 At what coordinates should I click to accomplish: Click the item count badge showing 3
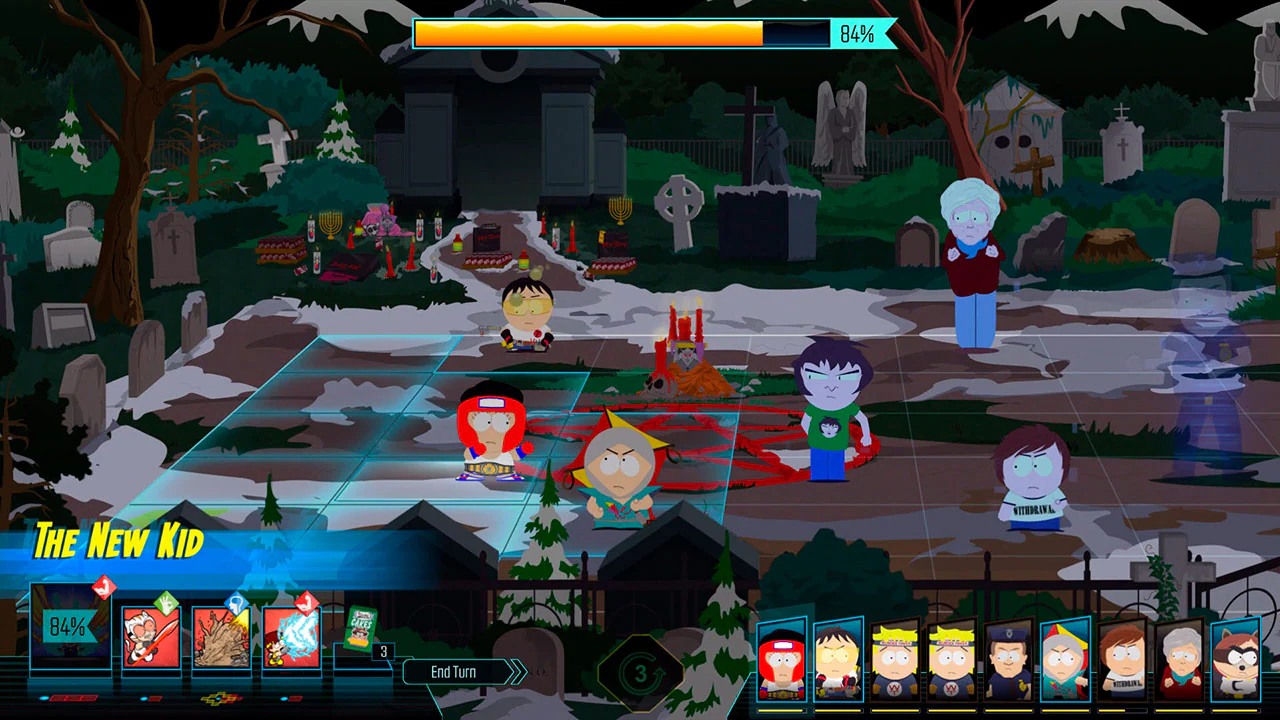pos(384,650)
